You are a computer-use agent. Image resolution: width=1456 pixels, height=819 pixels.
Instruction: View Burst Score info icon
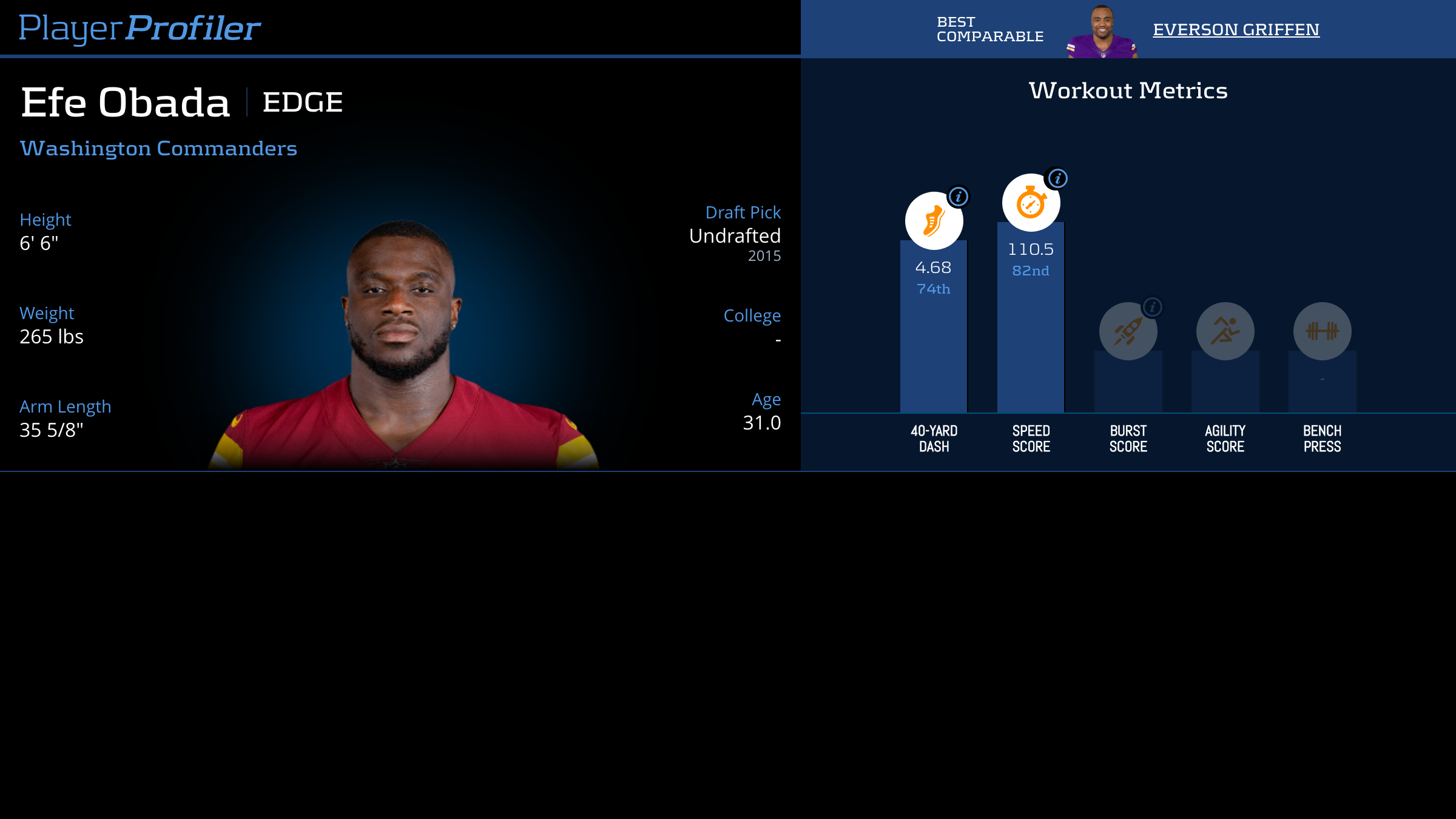pos(1153,307)
